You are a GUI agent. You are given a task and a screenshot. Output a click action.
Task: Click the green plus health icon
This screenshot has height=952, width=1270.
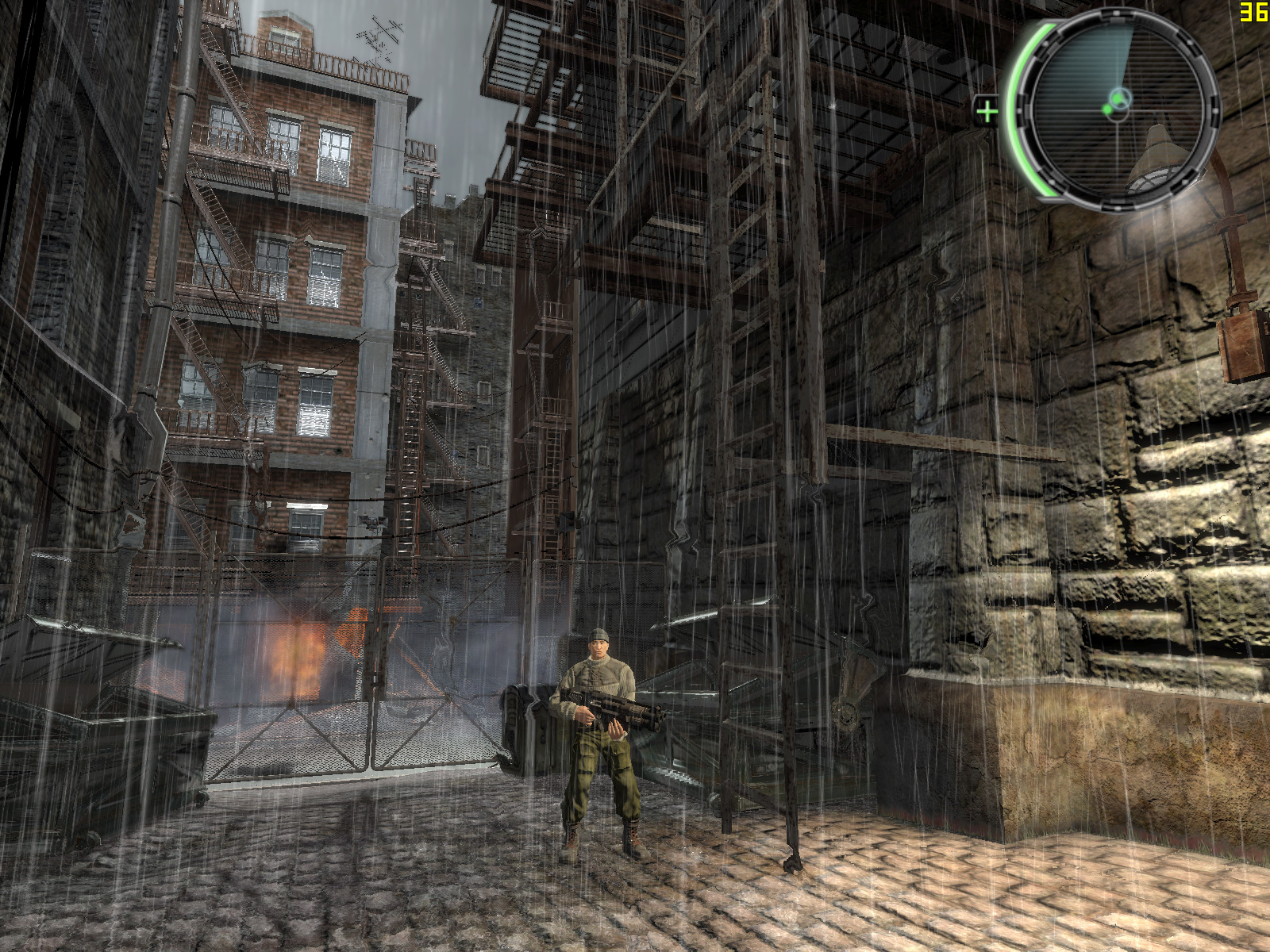coord(987,111)
